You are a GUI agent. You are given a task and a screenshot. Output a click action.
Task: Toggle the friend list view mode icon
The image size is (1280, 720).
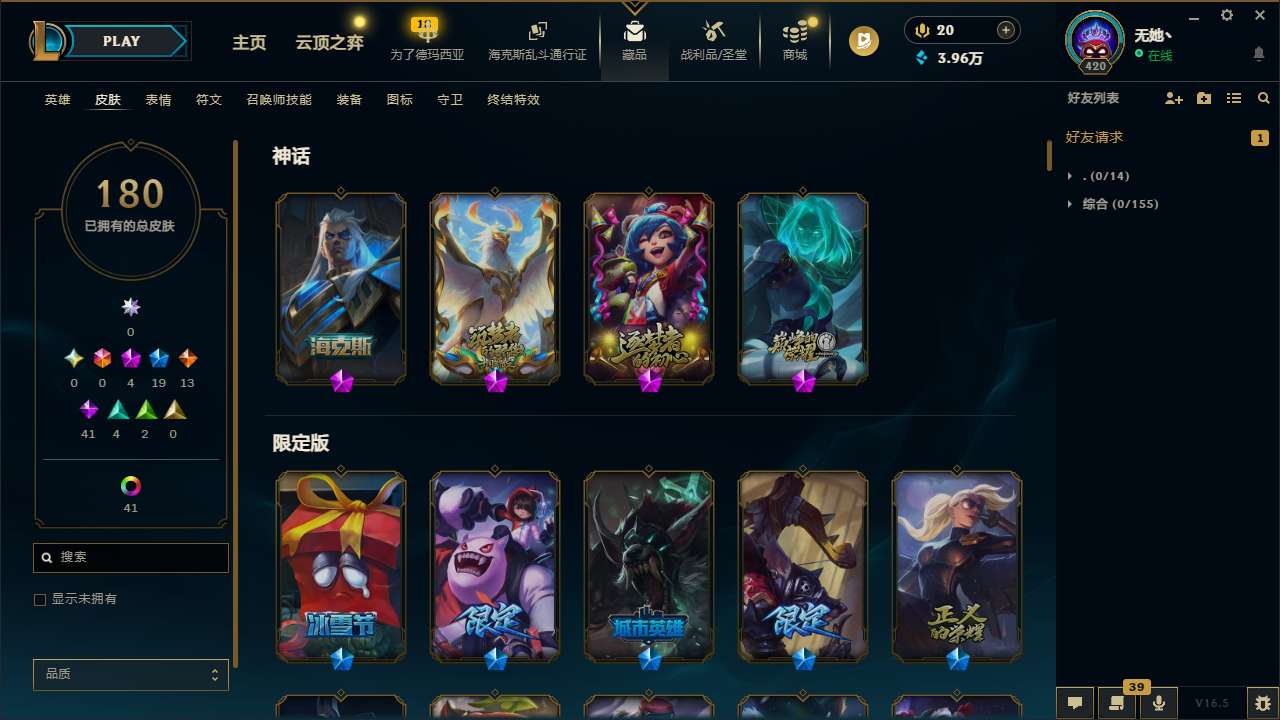[1234, 98]
